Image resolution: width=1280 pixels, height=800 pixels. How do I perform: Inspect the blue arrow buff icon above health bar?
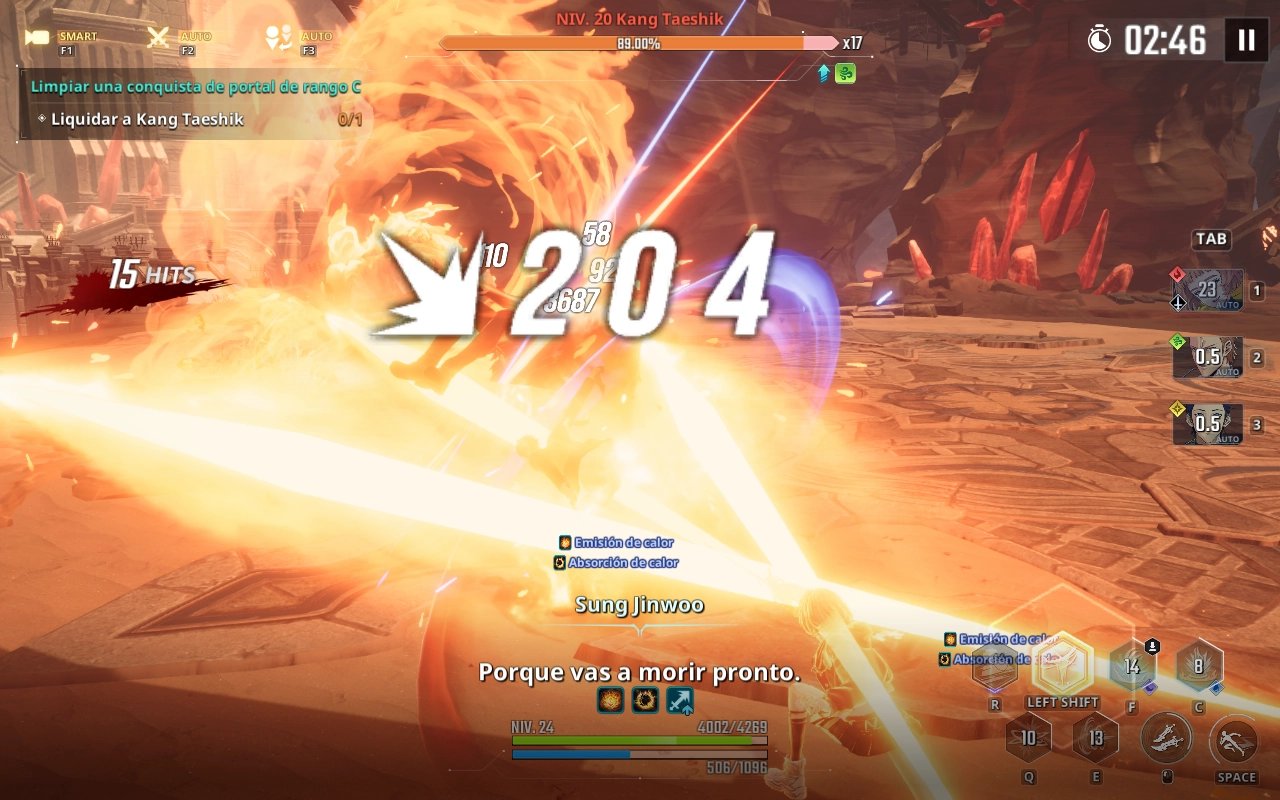[680, 700]
